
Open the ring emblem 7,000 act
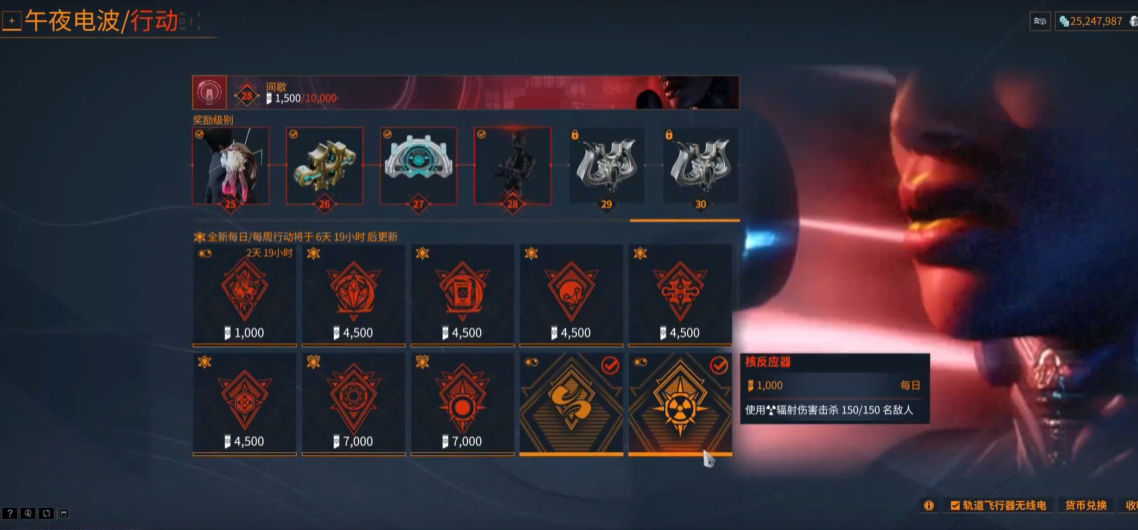(353, 403)
